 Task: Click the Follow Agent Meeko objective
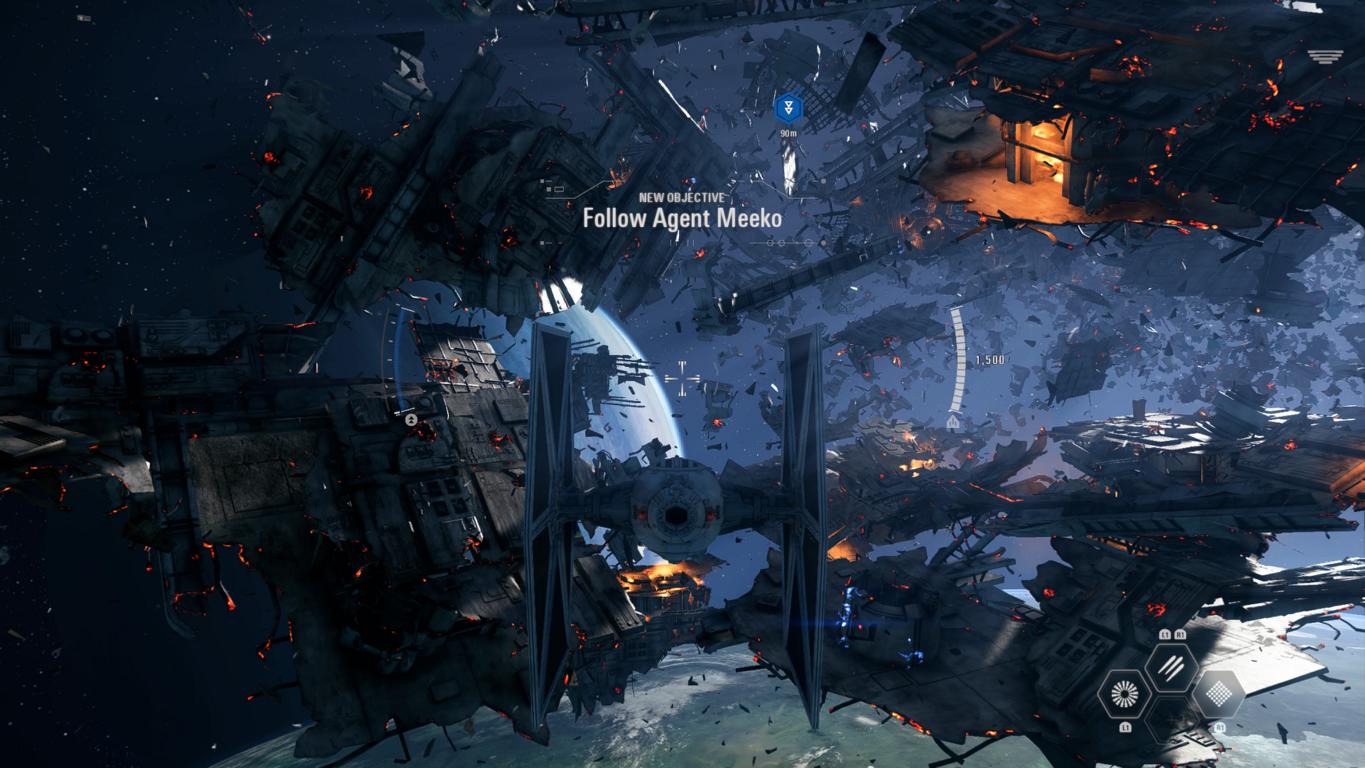pos(682,217)
